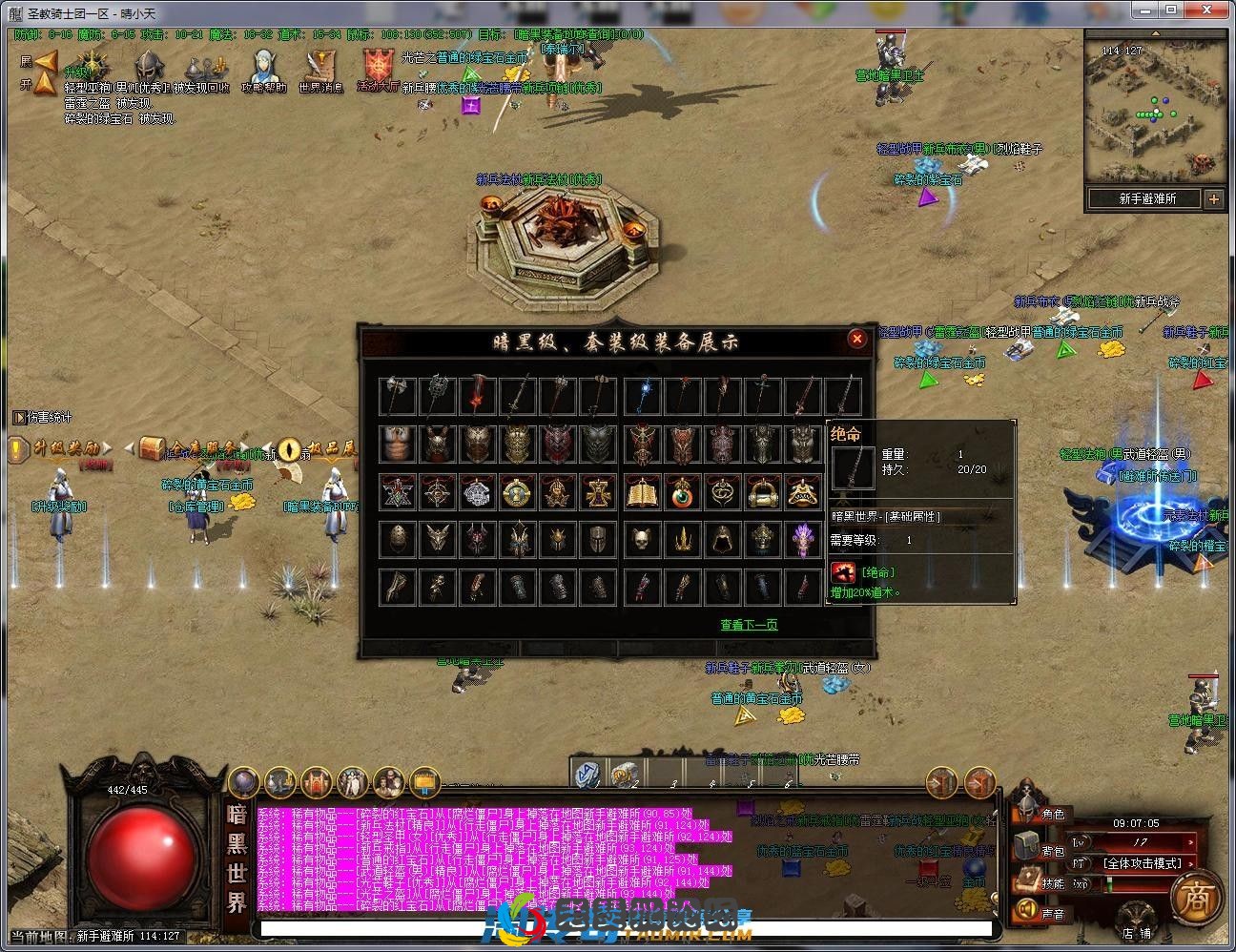The width and height of the screenshot is (1236, 952).
Task: Open the PT [全体攻击模式] attack mode selector
Action: [1142, 862]
